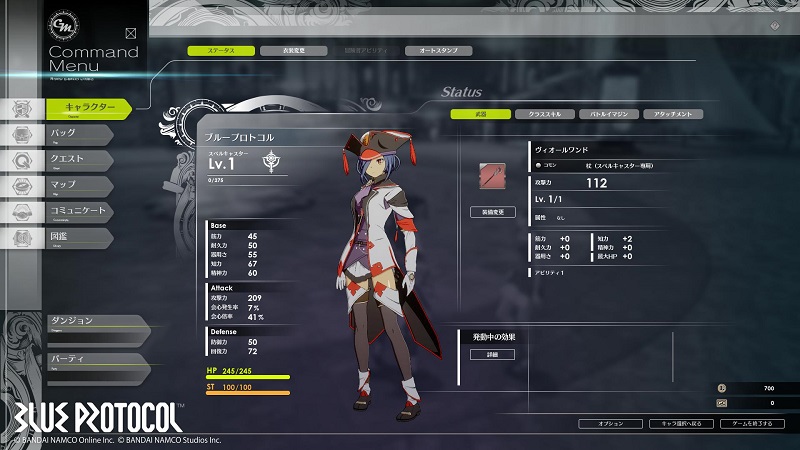
Task: Open the コミュニケート menu entry
Action: (80, 211)
